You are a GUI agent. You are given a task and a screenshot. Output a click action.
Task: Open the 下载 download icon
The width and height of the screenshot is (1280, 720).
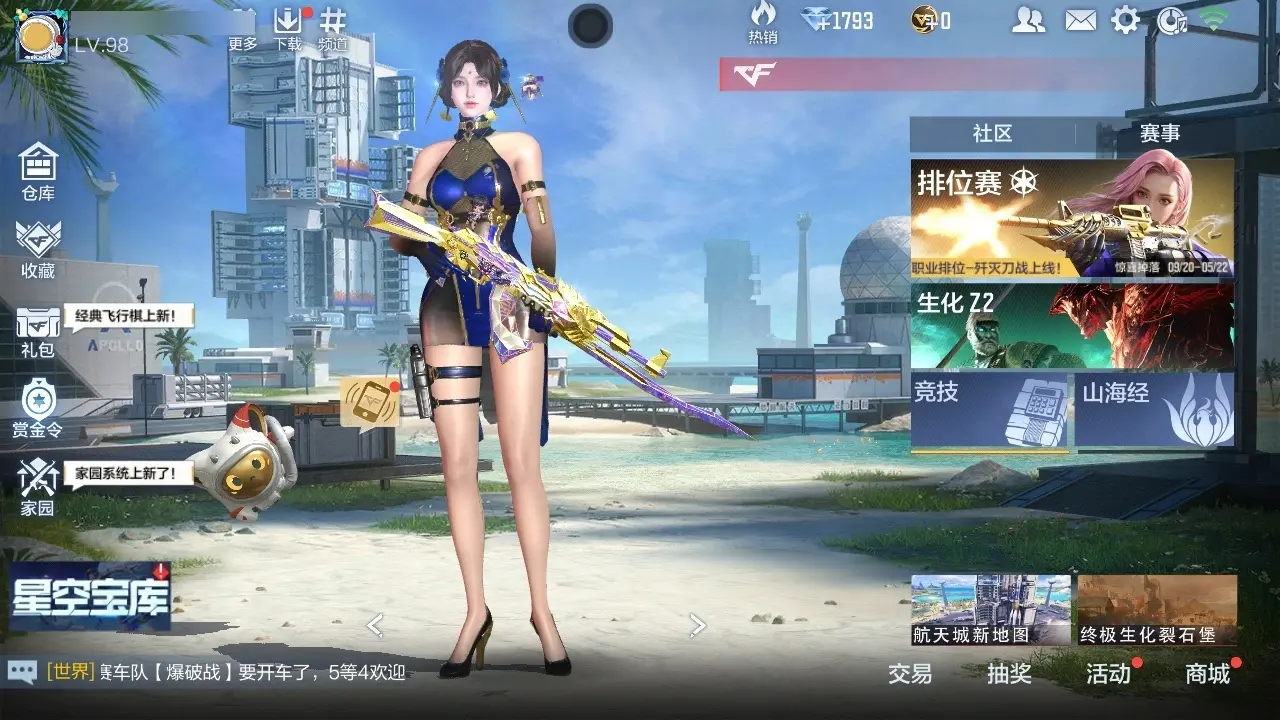tap(287, 28)
